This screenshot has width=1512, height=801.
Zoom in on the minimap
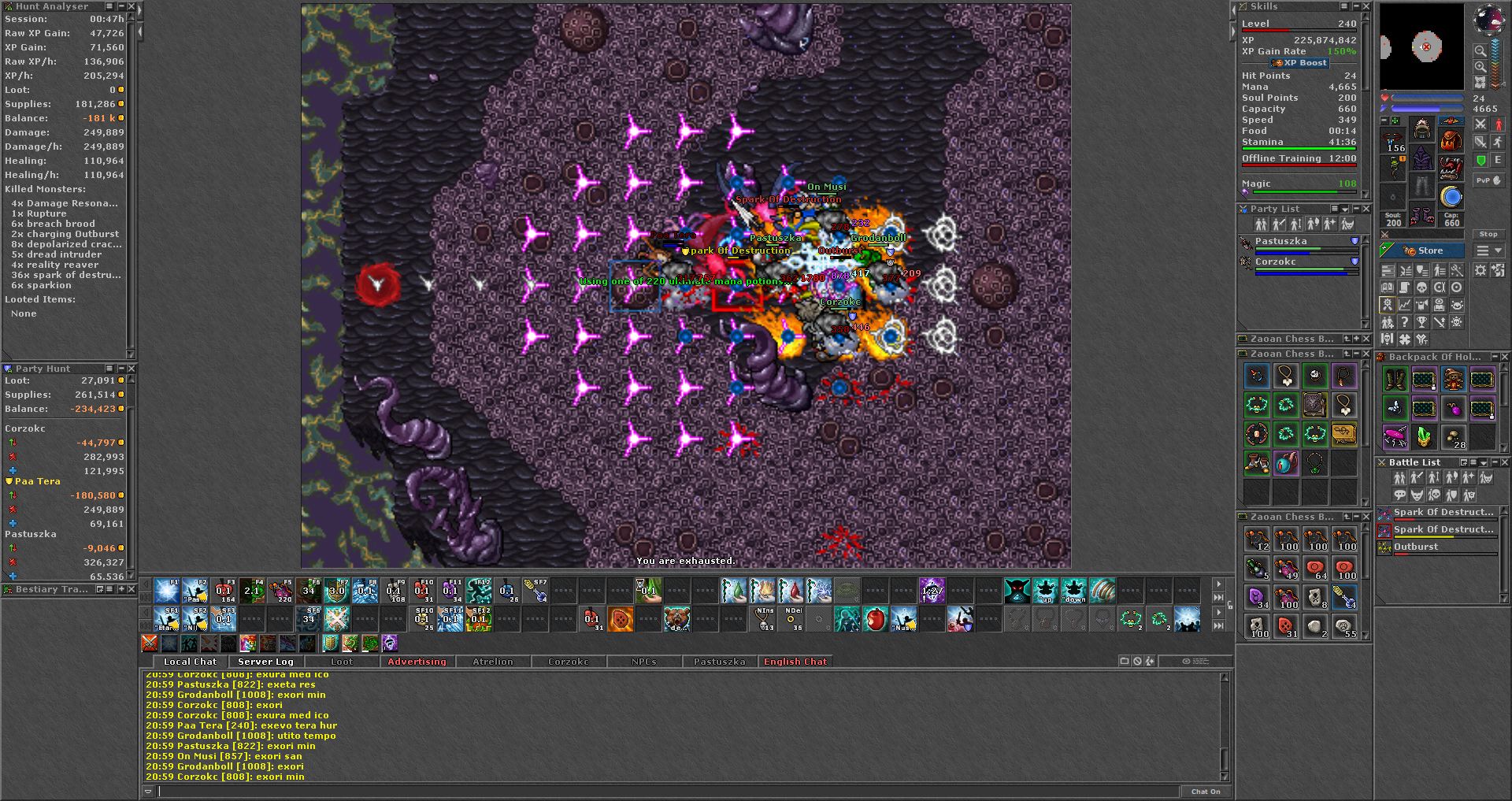[1480, 67]
